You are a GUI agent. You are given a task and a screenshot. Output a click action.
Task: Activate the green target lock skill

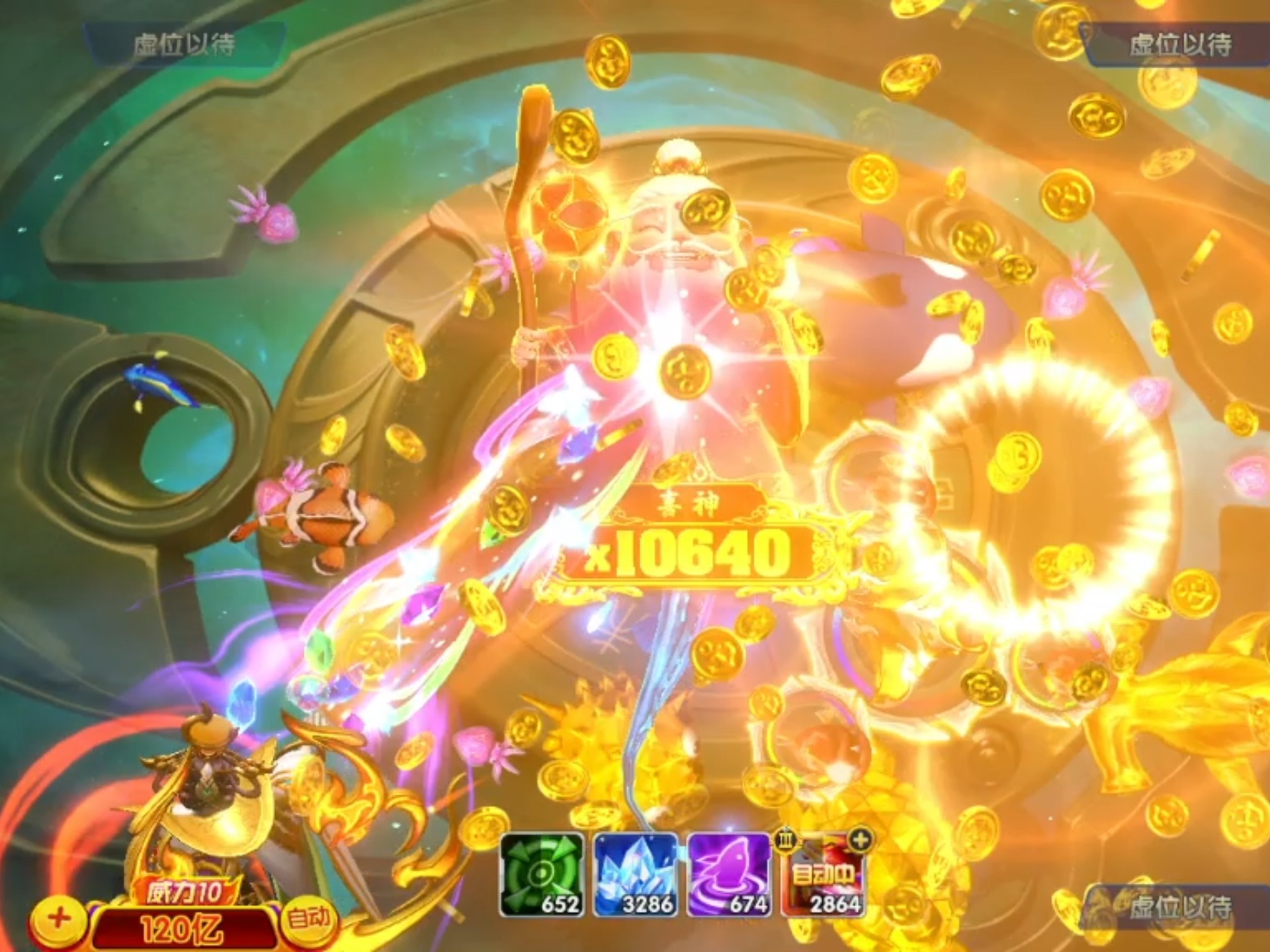tap(542, 874)
